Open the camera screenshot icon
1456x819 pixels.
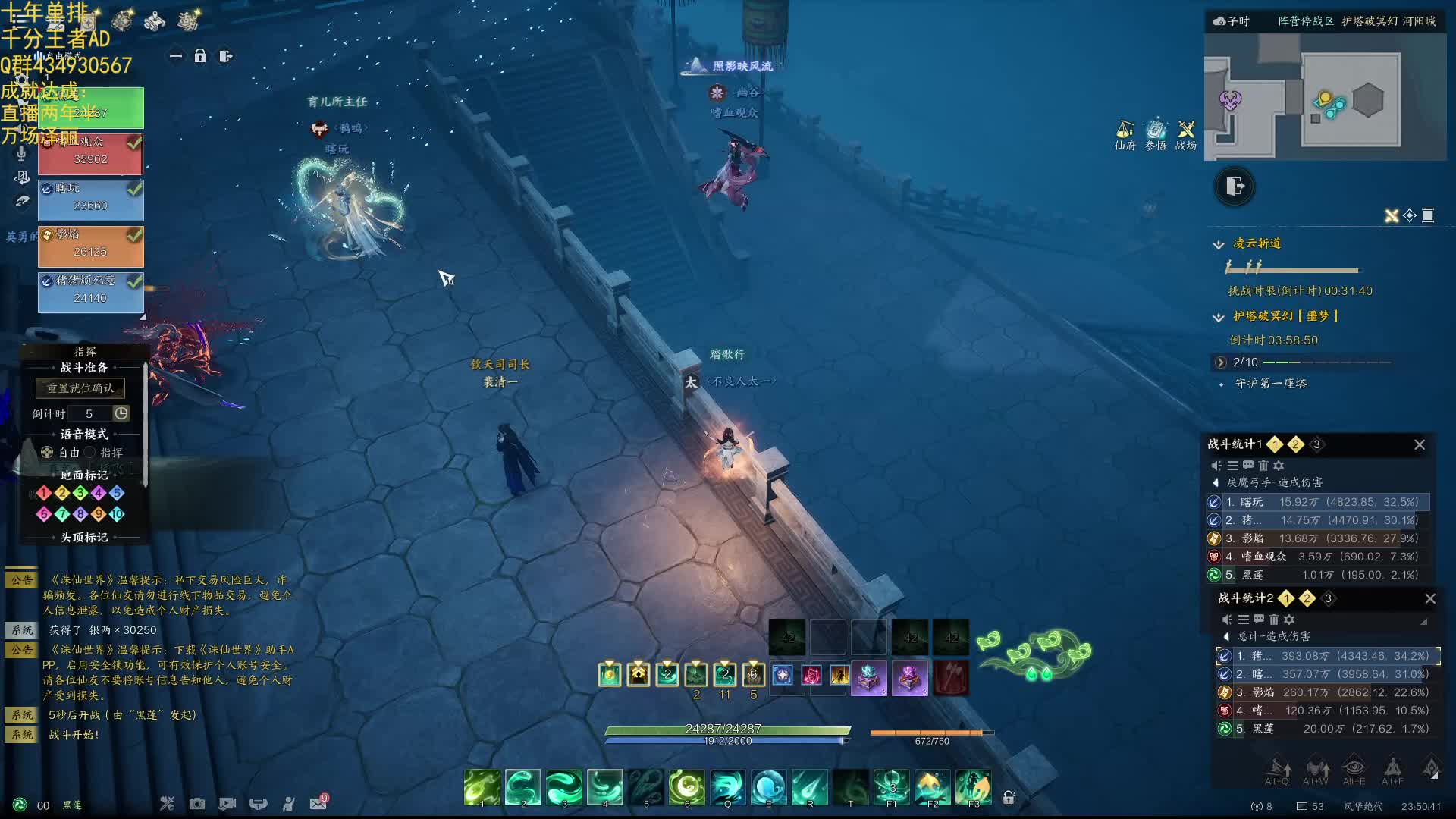coord(197,803)
